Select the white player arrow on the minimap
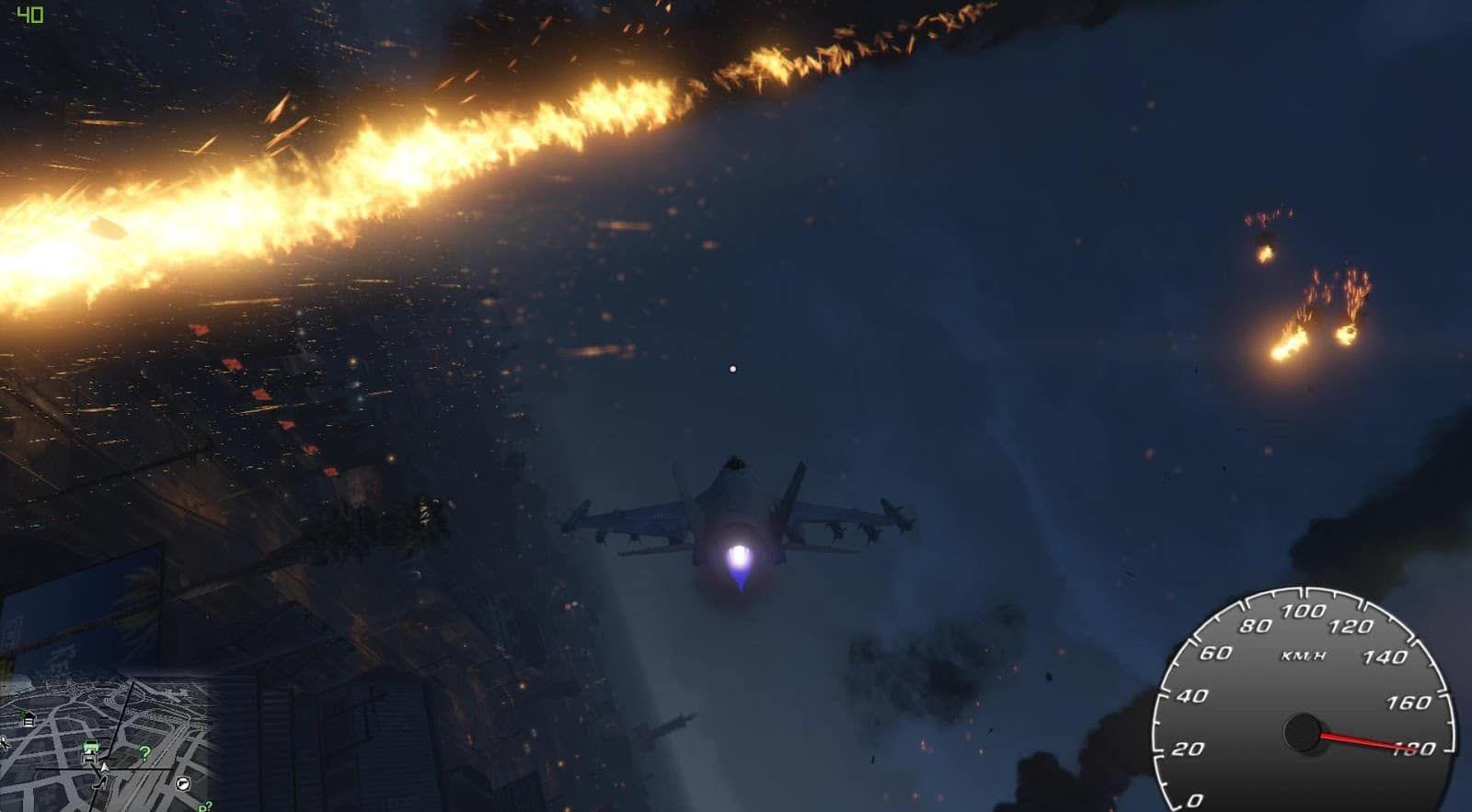Image resolution: width=1472 pixels, height=812 pixels. [x=105, y=768]
